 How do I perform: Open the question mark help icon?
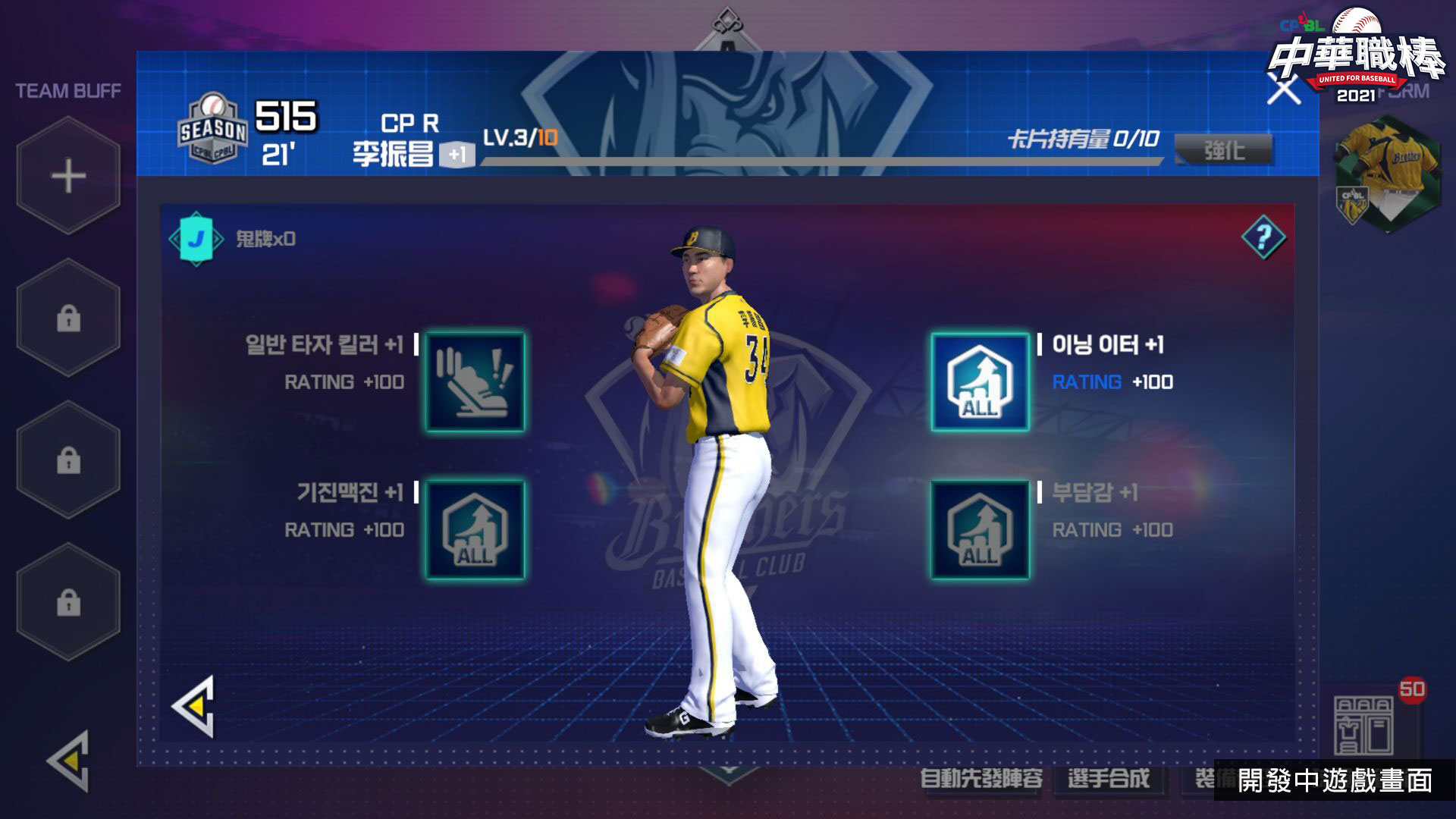(x=1263, y=238)
